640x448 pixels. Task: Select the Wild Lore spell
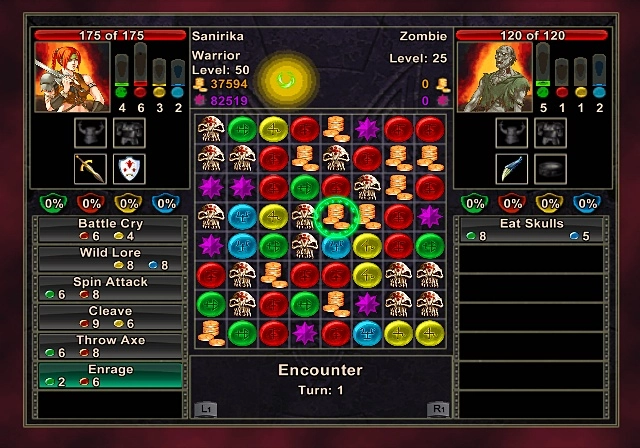110,258
